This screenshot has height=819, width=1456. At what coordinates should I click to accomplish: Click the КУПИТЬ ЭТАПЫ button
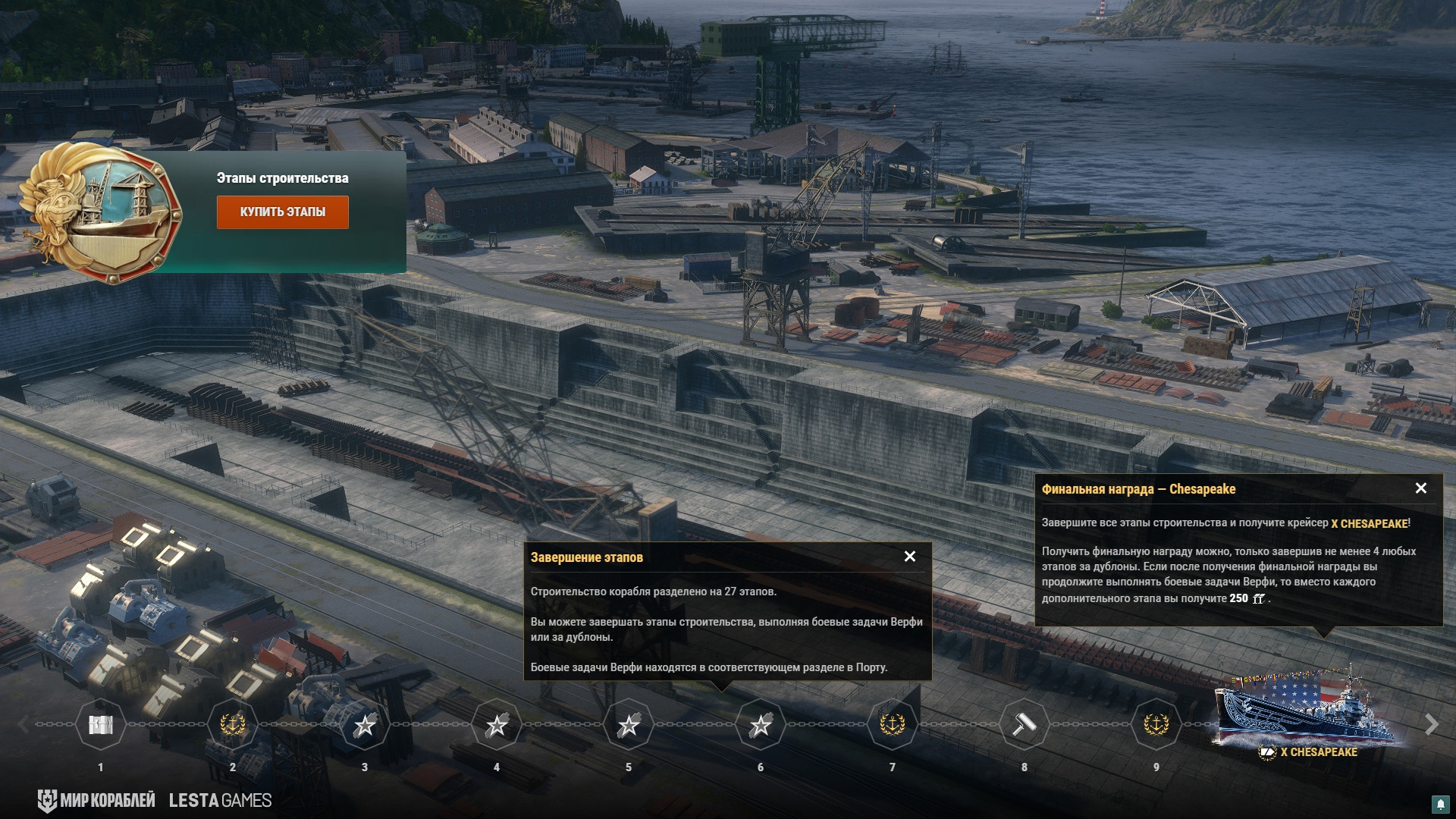282,212
